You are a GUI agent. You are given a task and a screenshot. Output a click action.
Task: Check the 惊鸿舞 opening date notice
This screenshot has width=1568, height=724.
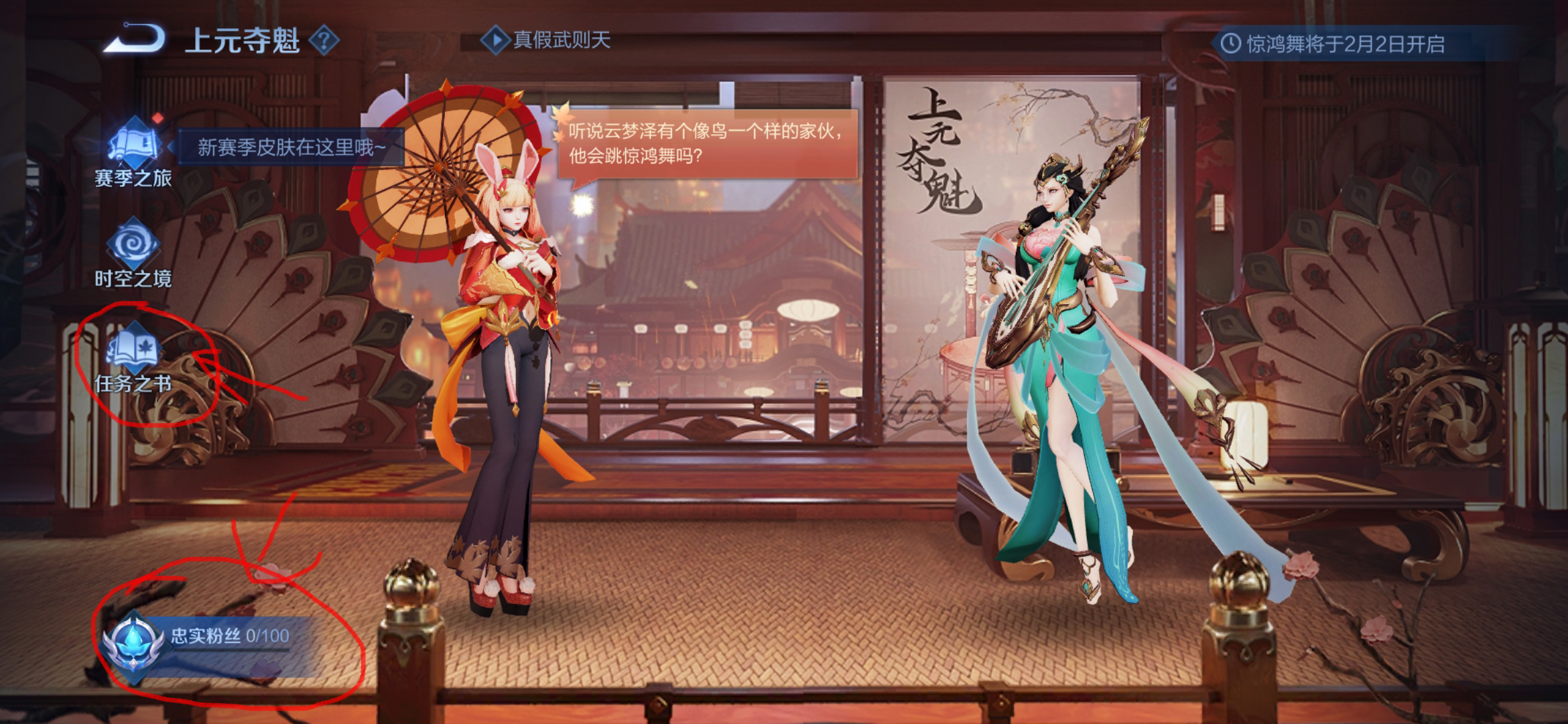(x=1333, y=44)
